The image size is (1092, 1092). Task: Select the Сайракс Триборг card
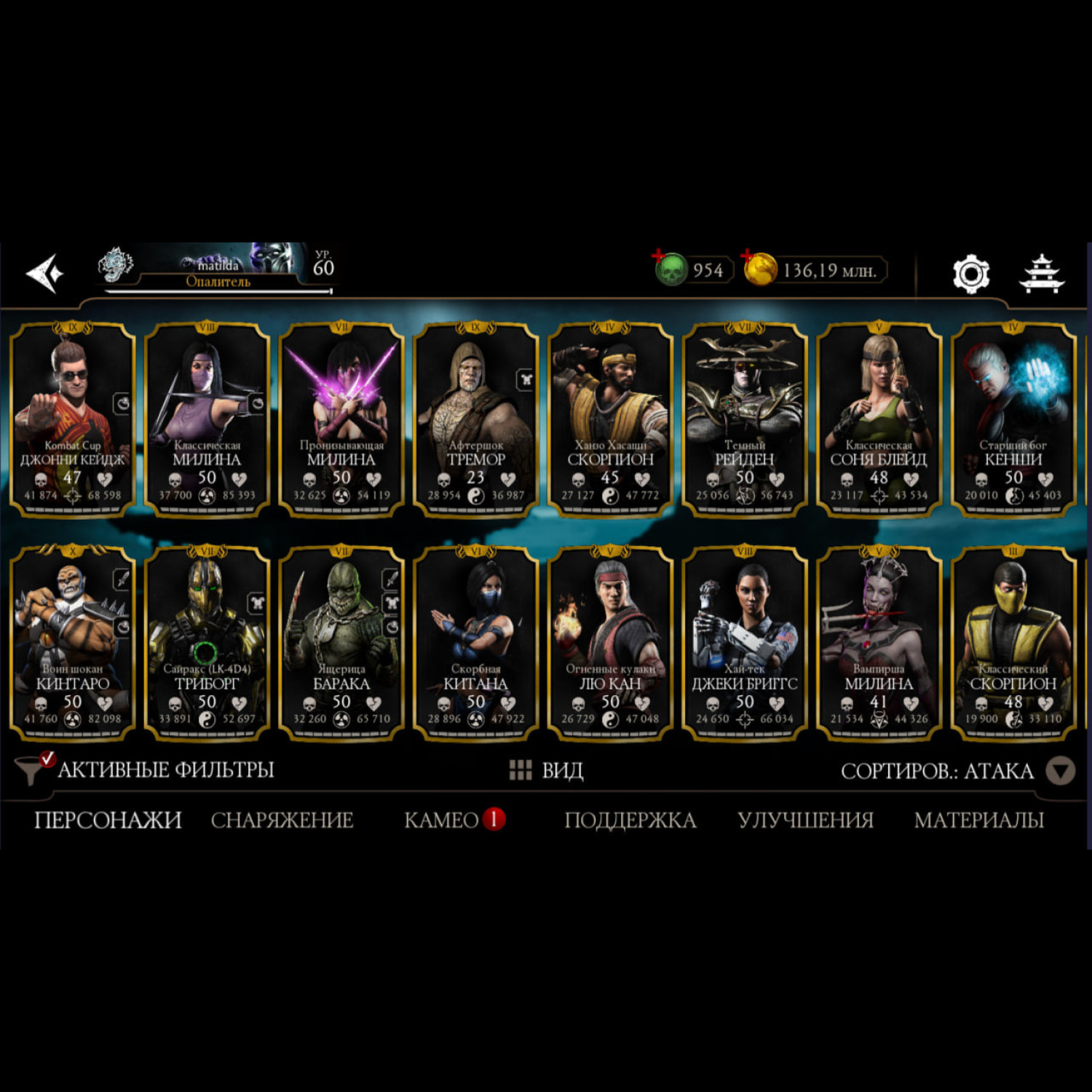click(x=207, y=643)
